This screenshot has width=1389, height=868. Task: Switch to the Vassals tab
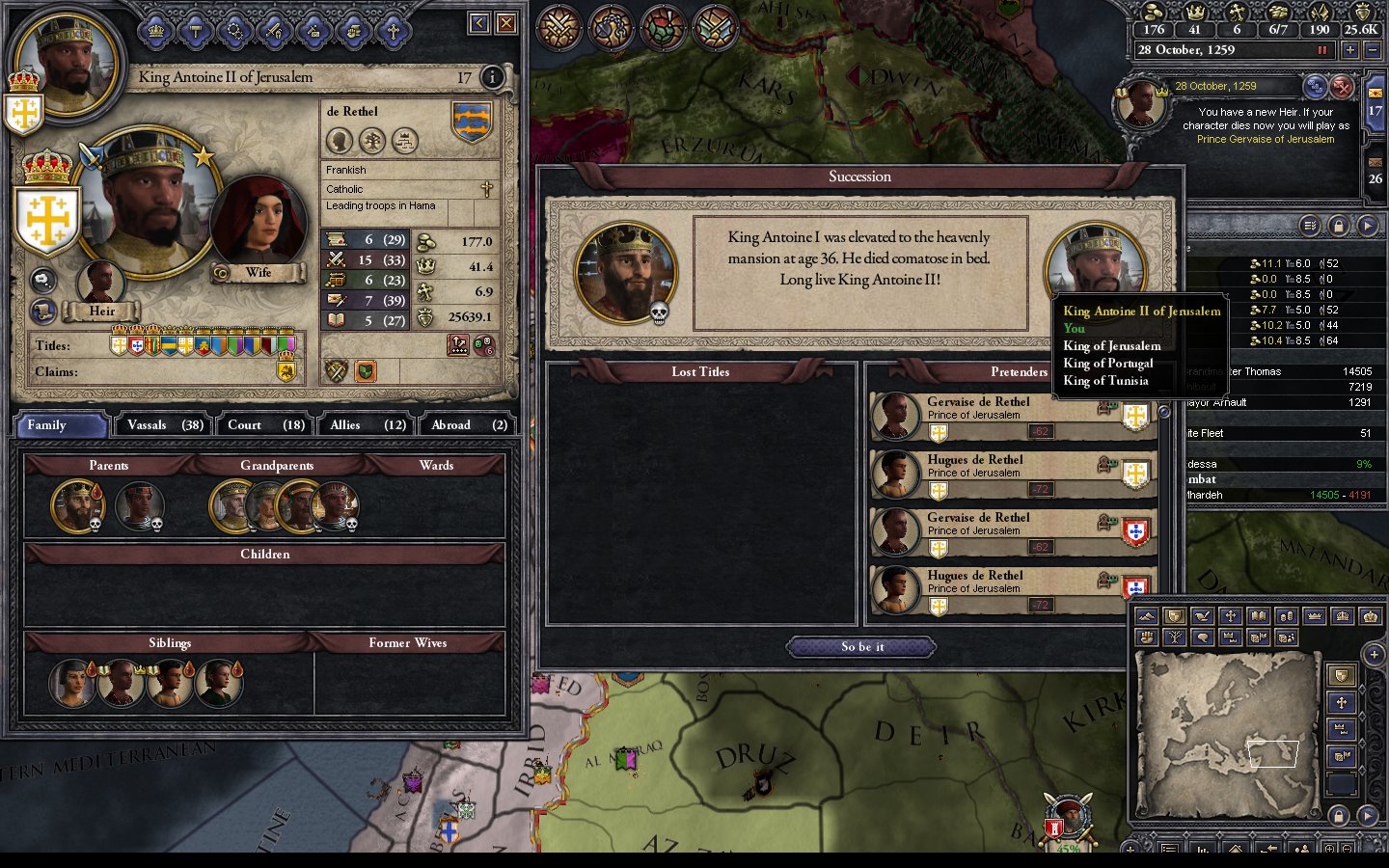pos(164,425)
